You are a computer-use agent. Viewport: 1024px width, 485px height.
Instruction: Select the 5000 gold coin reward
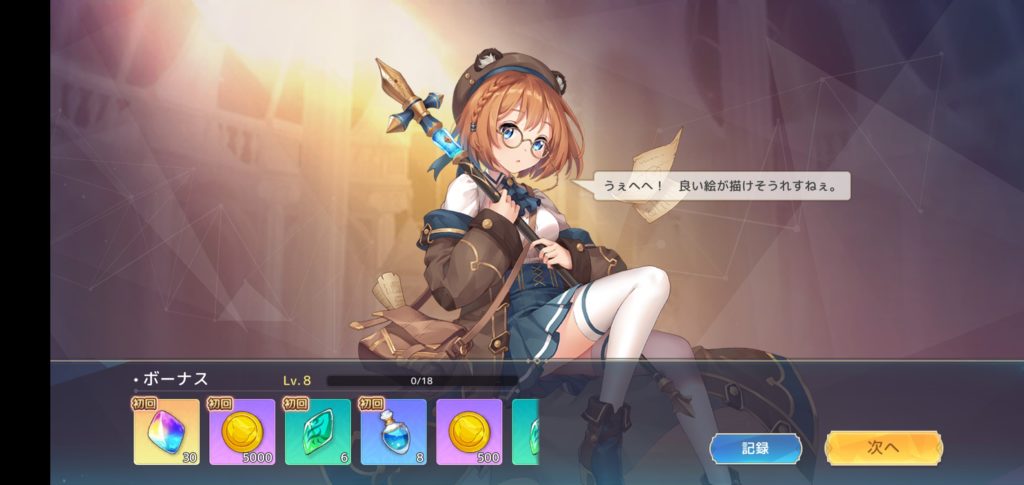(x=242, y=431)
